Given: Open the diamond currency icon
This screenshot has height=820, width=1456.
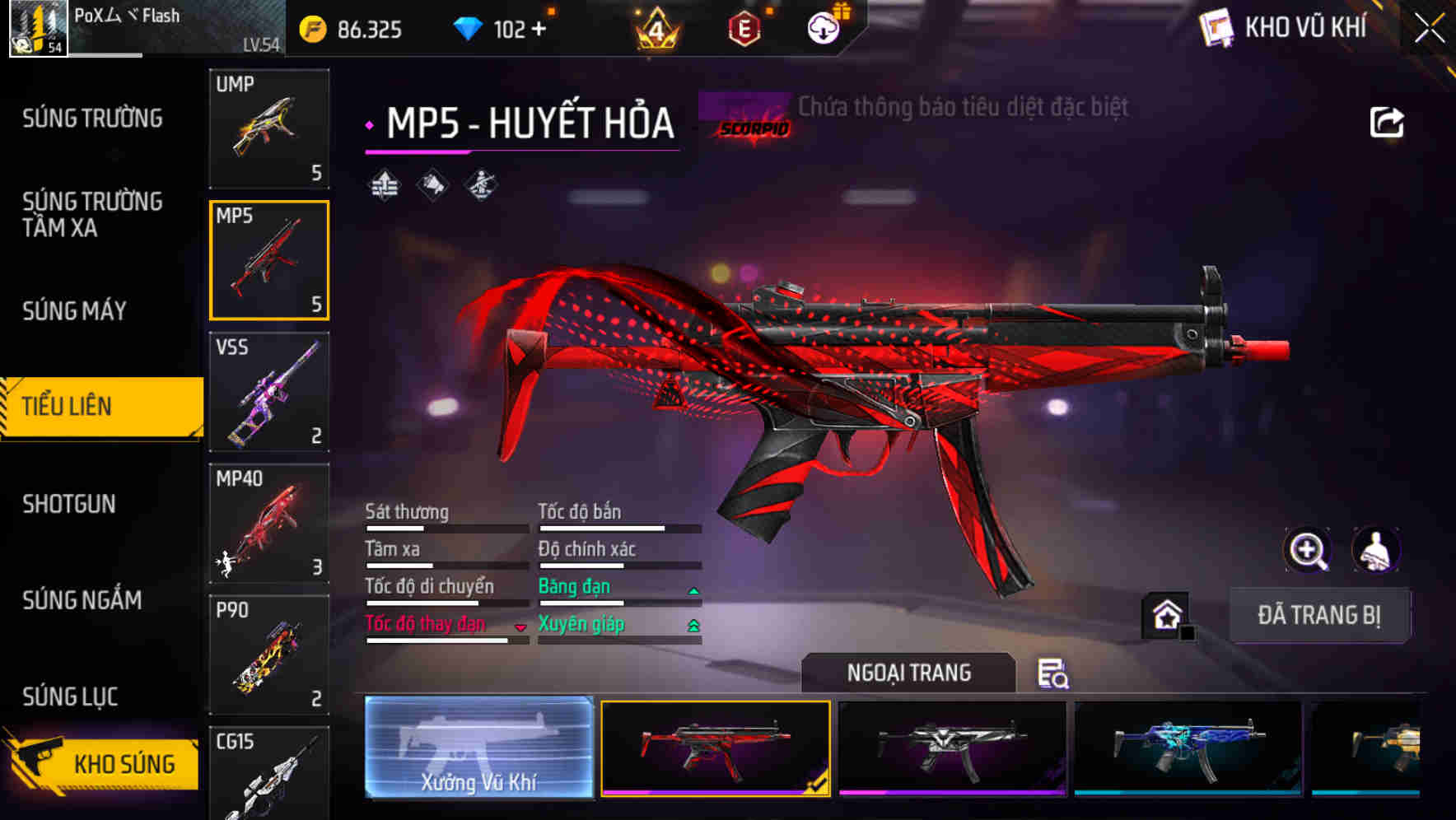Looking at the screenshot, I should (x=468, y=28).
